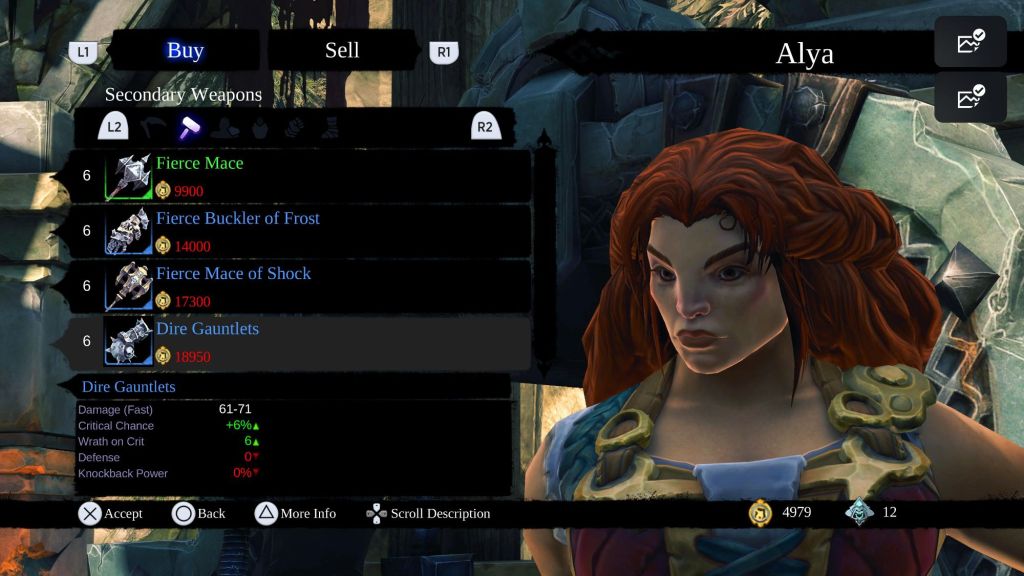
Task: Go Back from the shop
Action: 198,514
